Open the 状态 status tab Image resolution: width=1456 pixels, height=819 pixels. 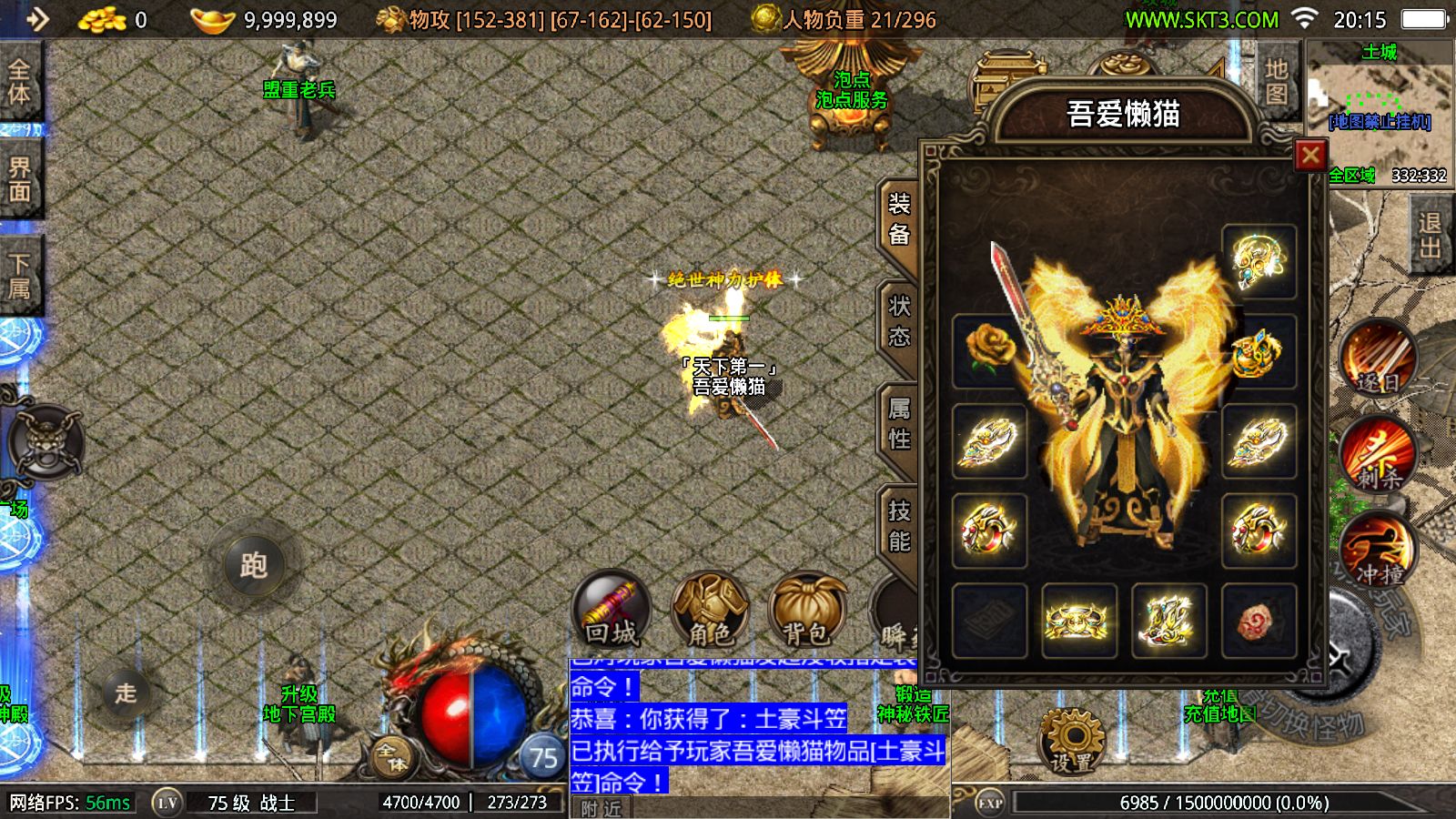(x=899, y=321)
